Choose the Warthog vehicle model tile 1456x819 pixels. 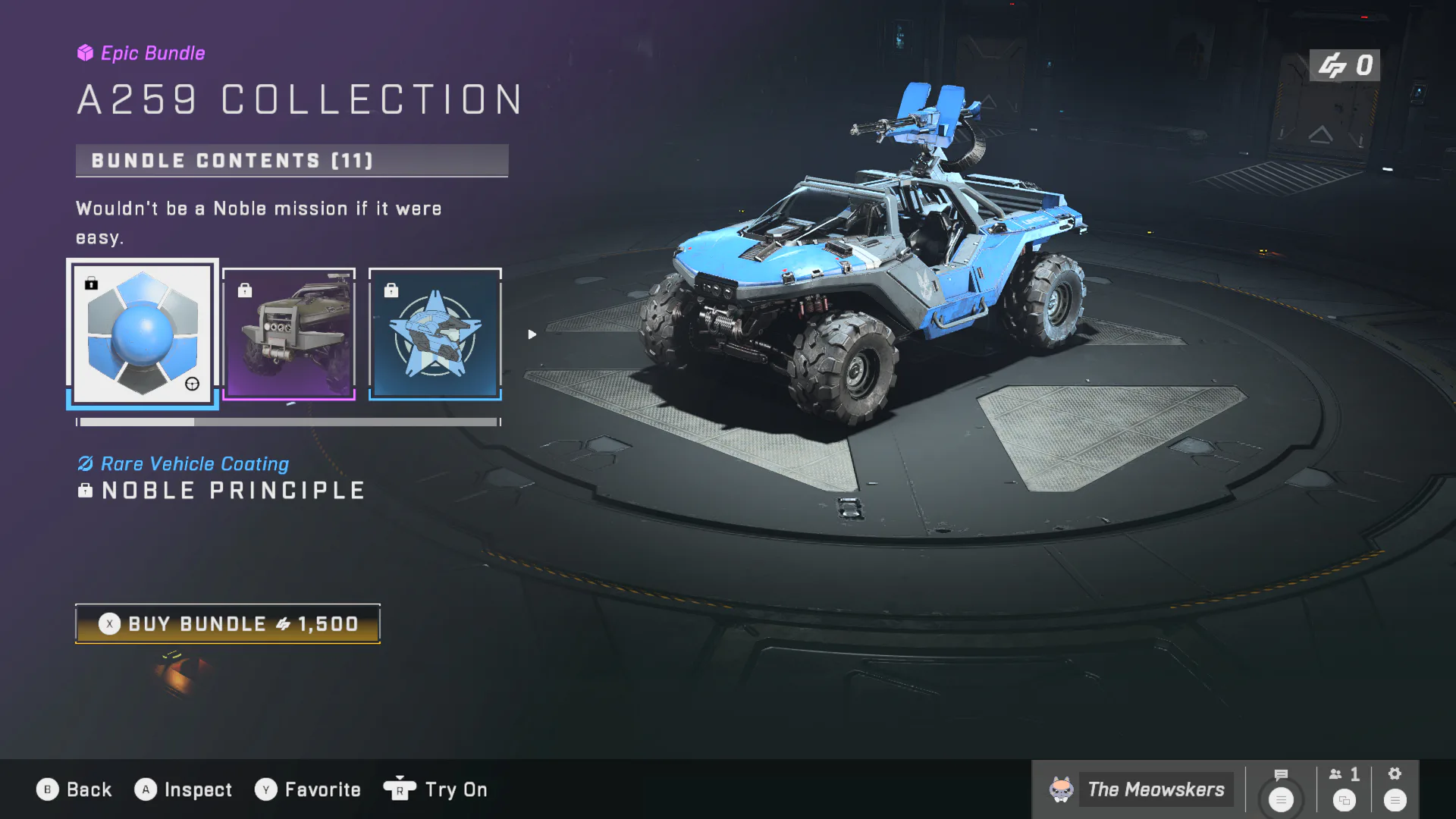[289, 334]
